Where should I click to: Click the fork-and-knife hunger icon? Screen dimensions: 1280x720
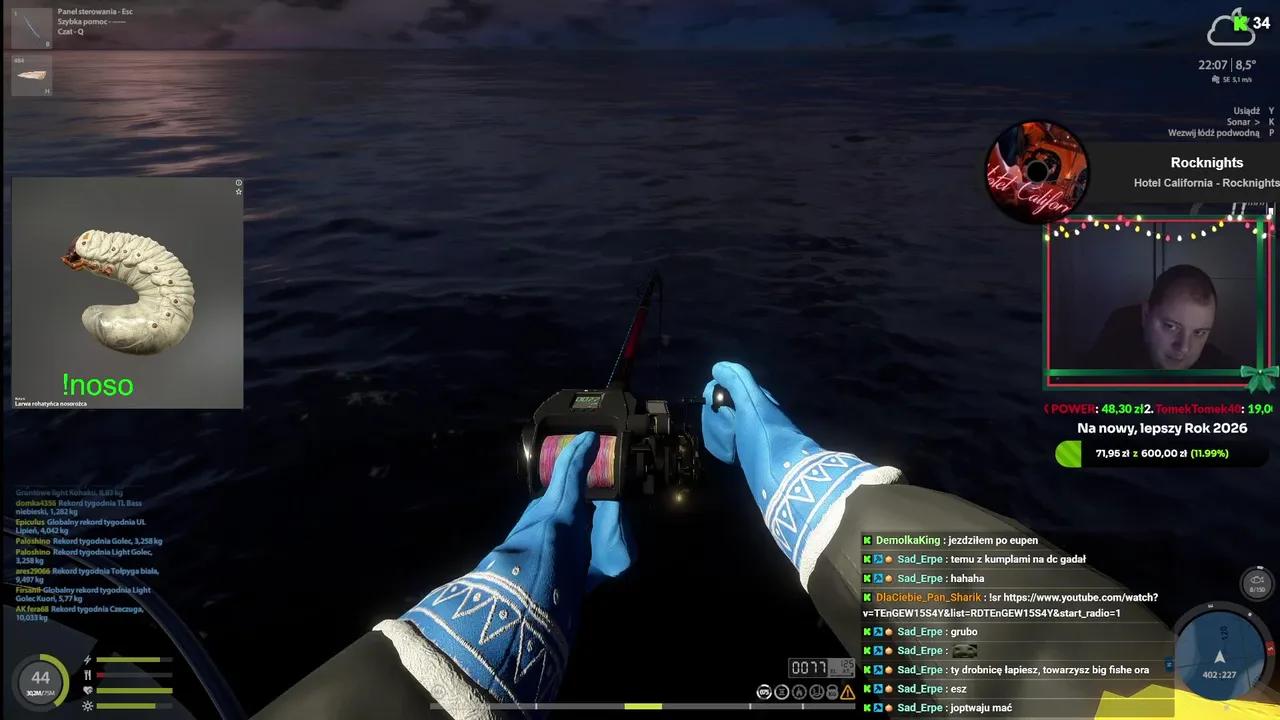(x=87, y=674)
